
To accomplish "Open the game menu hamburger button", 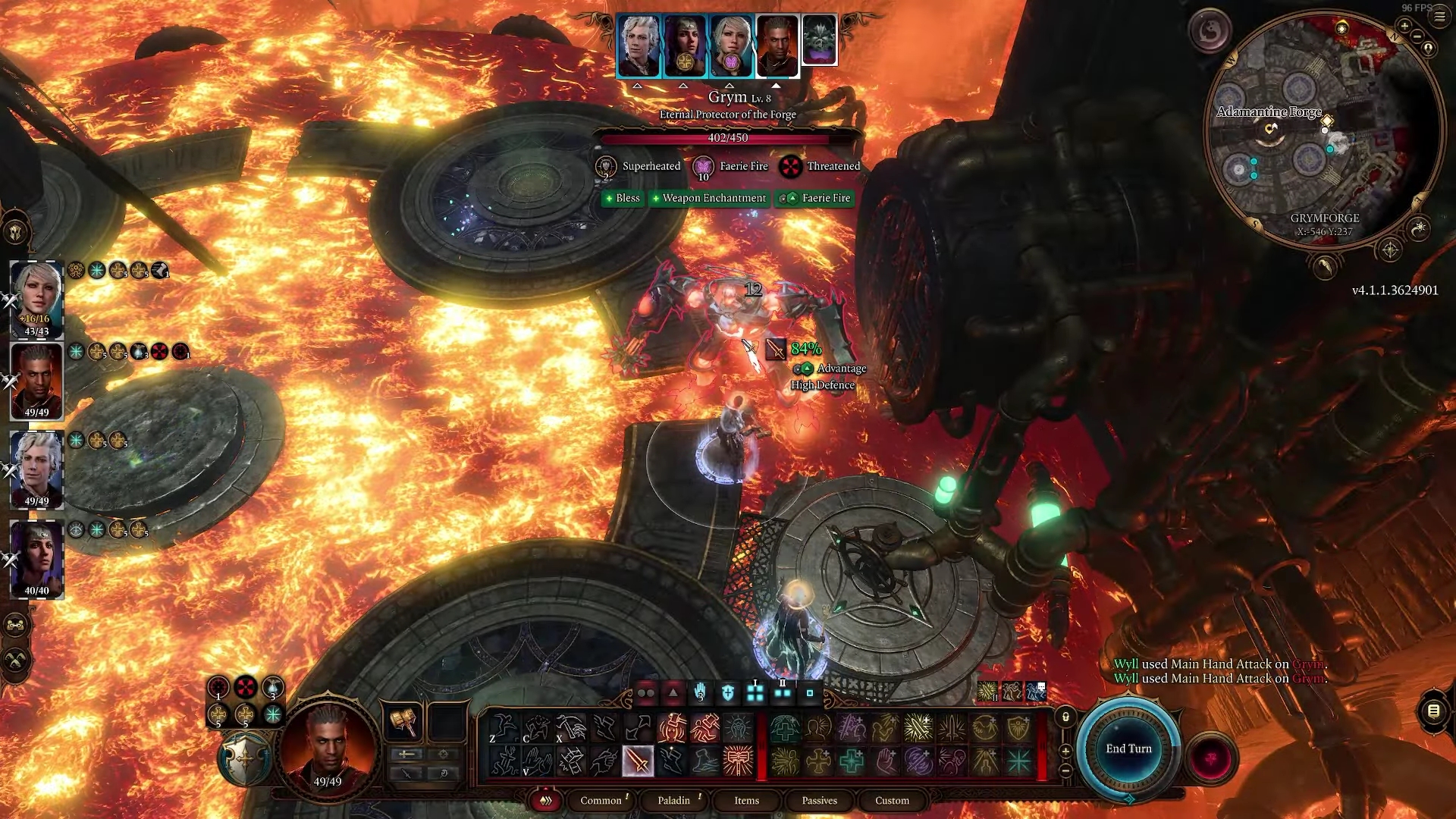I will point(1439,17).
